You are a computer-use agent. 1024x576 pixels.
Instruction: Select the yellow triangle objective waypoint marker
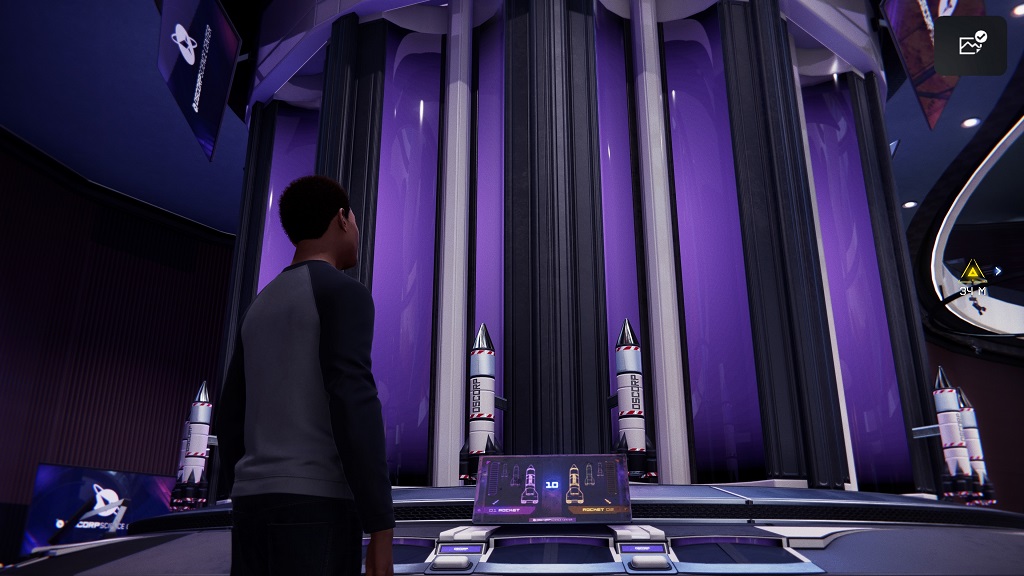[972, 270]
